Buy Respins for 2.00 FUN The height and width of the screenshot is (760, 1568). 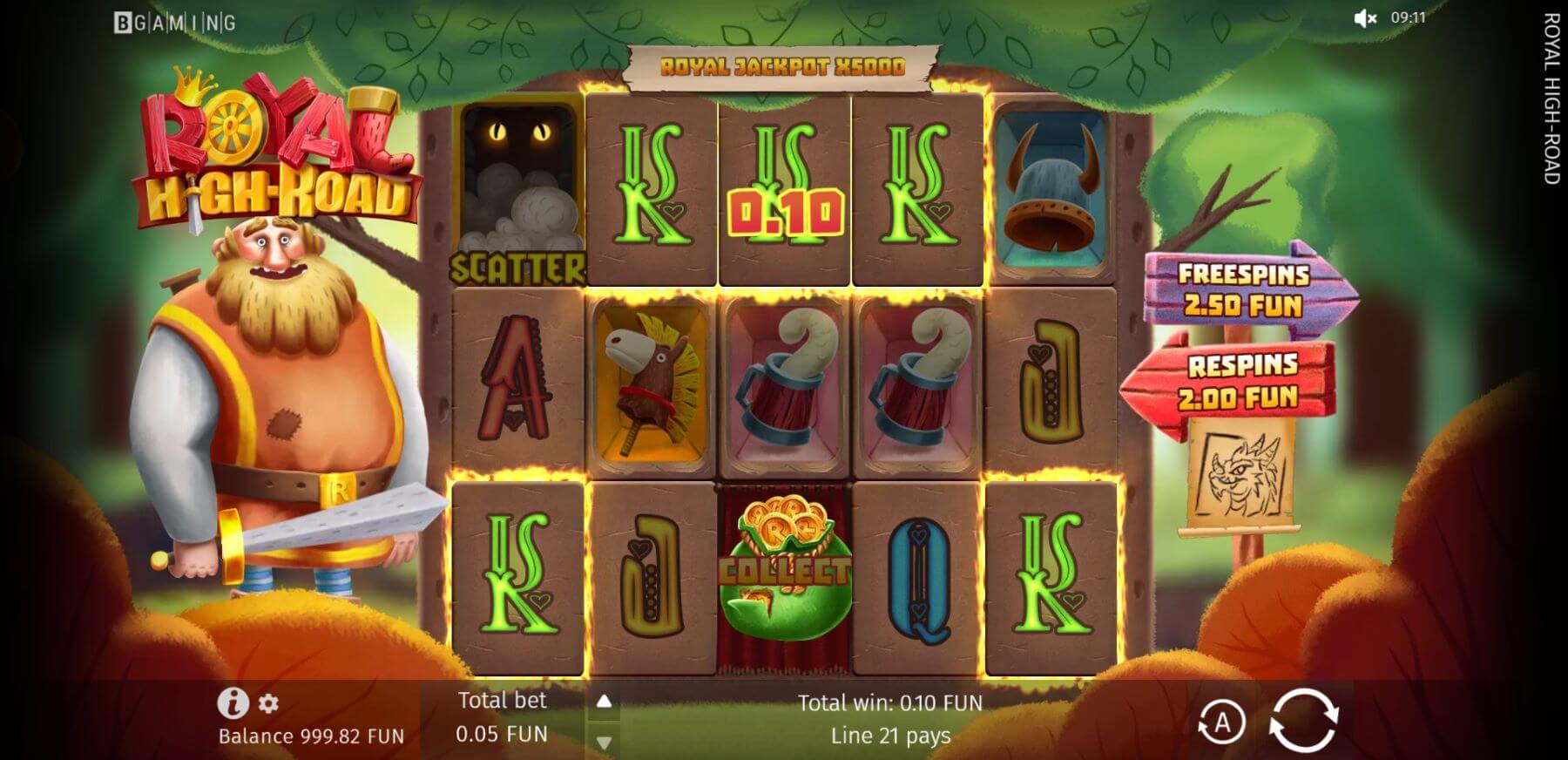(1235, 381)
